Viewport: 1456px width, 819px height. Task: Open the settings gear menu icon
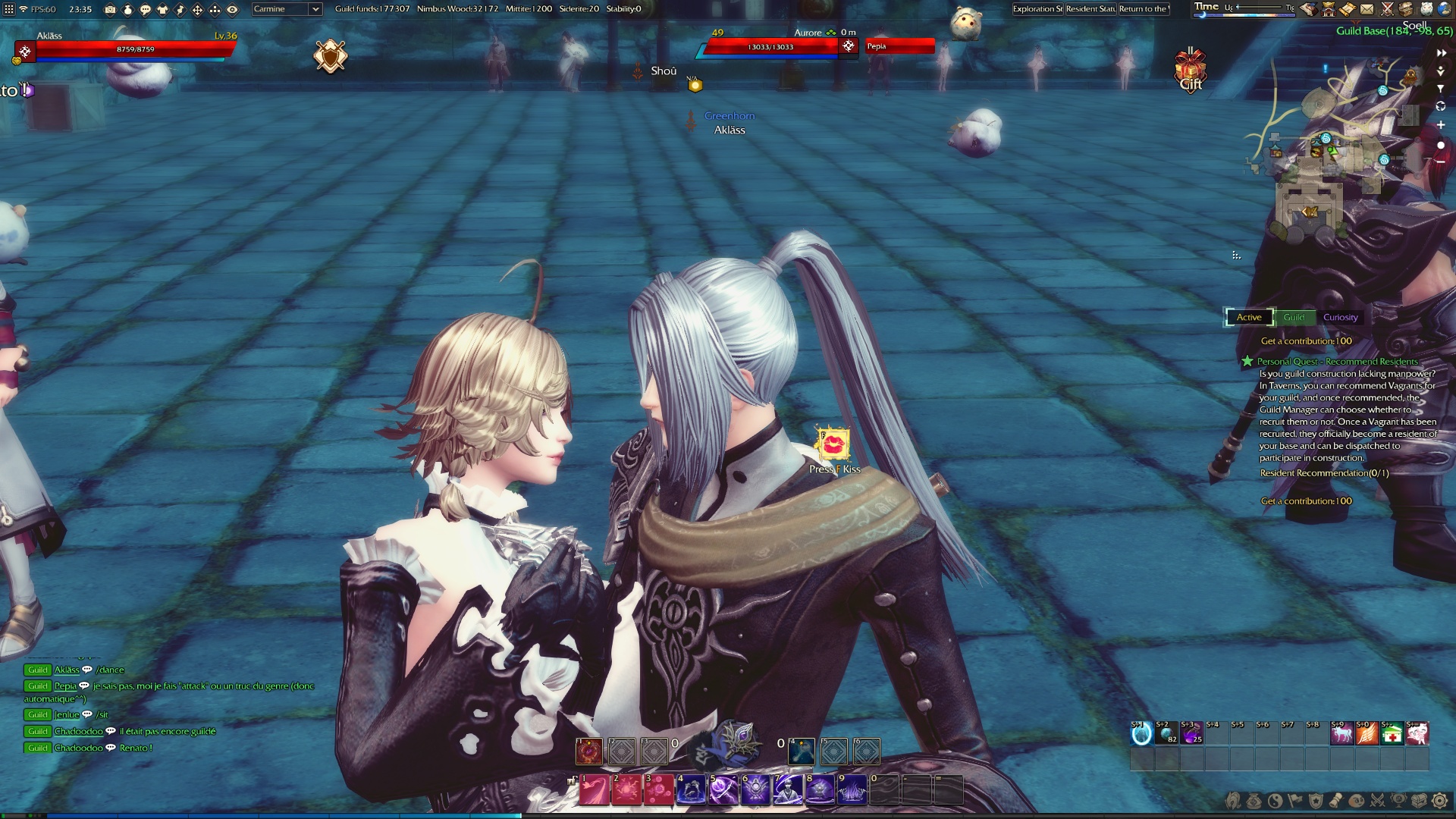point(1439,801)
